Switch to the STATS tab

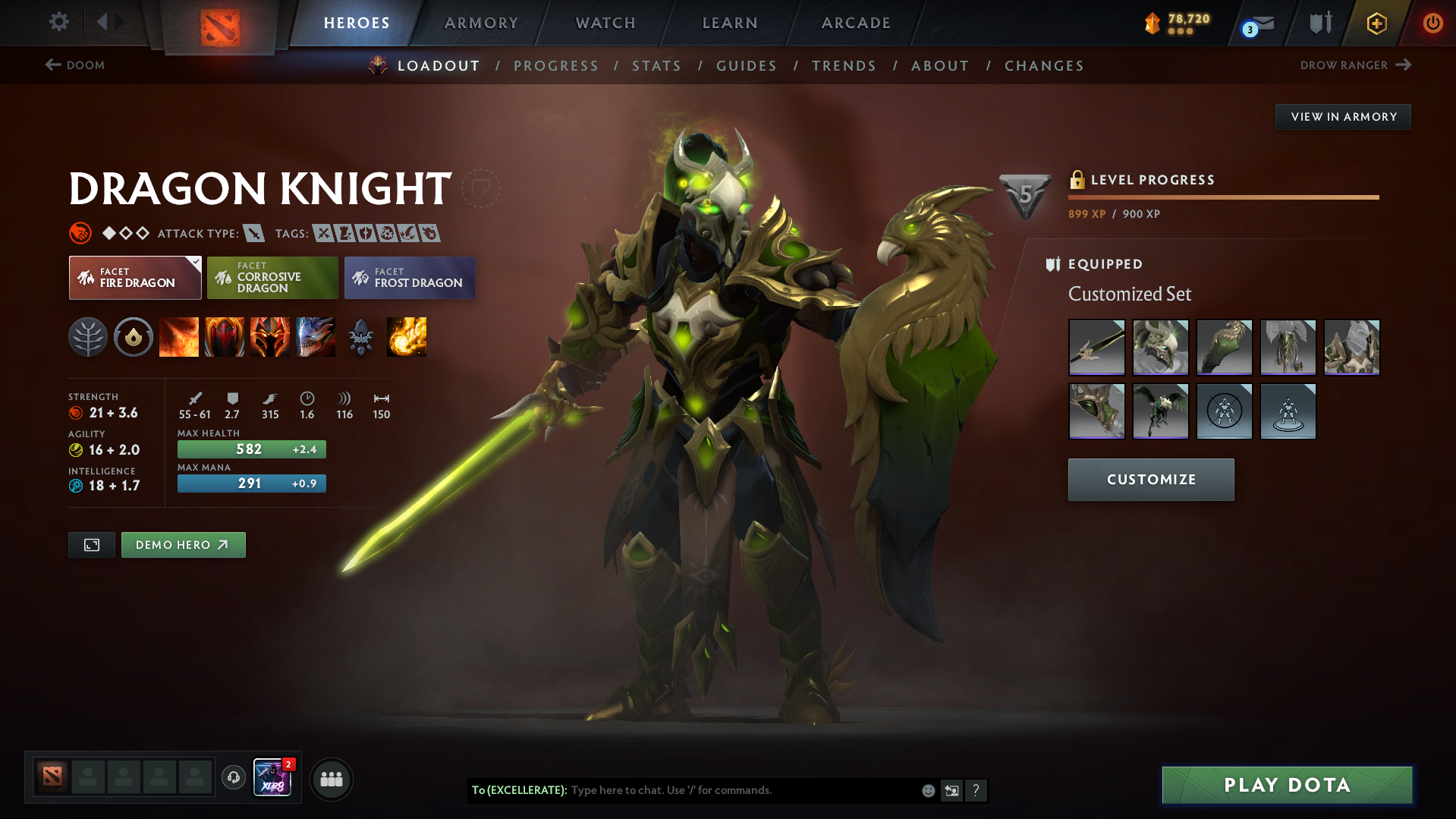coord(656,66)
